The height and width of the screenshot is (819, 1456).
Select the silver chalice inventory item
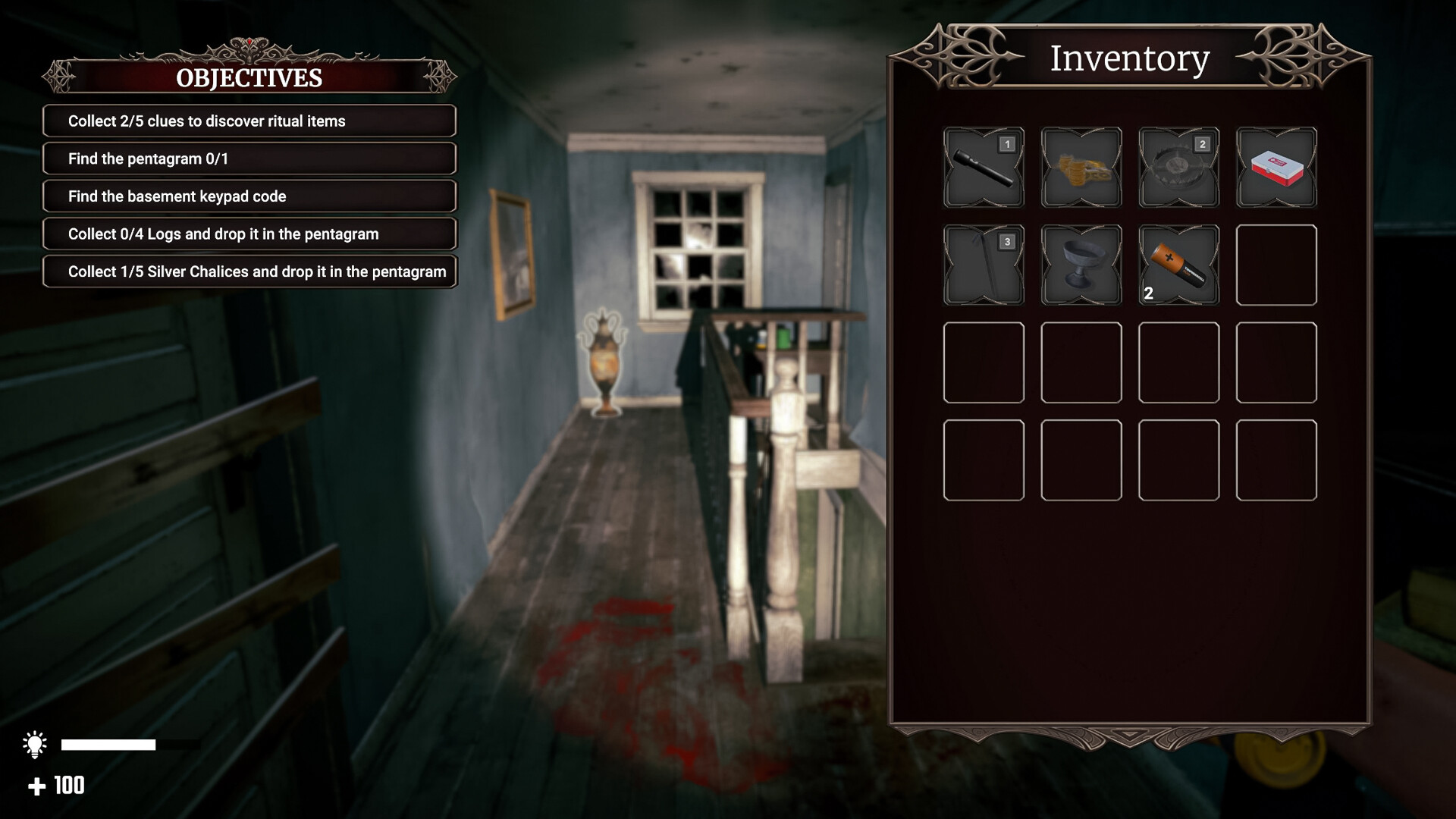tap(1081, 265)
